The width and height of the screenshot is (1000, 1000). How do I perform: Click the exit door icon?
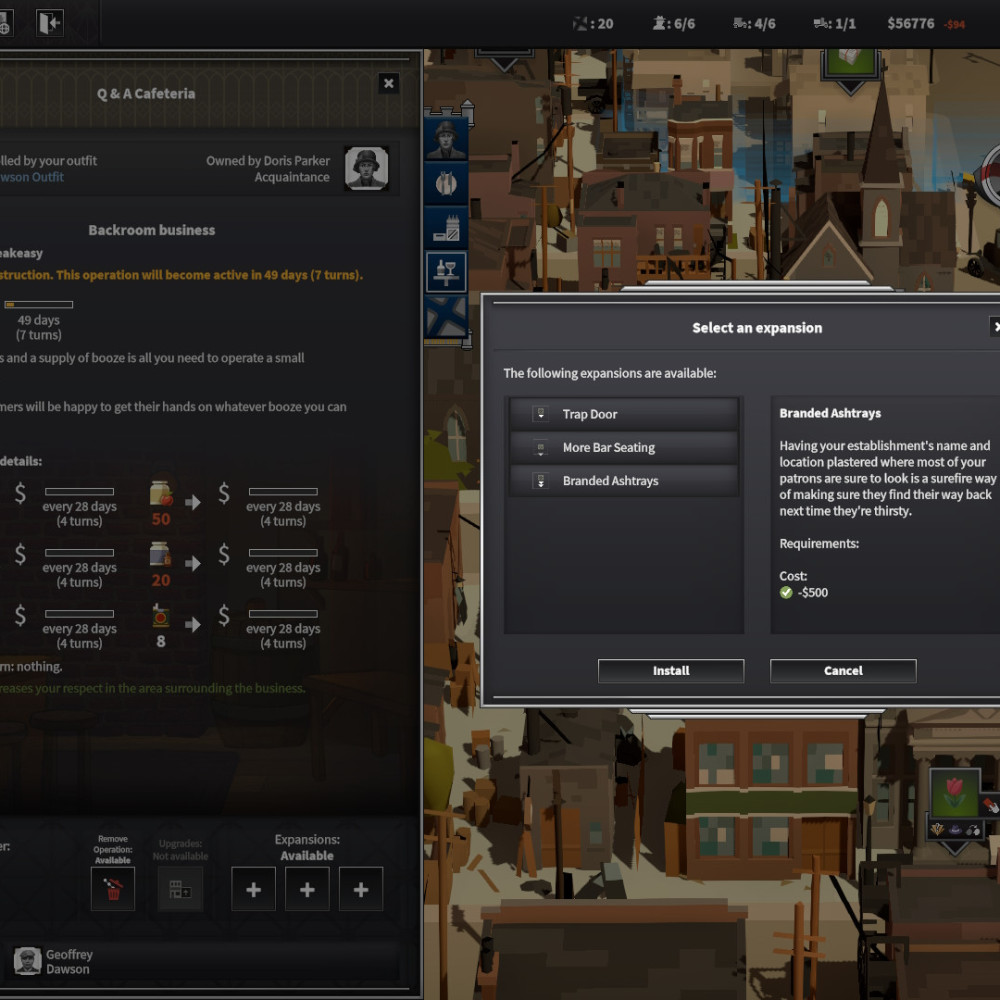(x=49, y=23)
